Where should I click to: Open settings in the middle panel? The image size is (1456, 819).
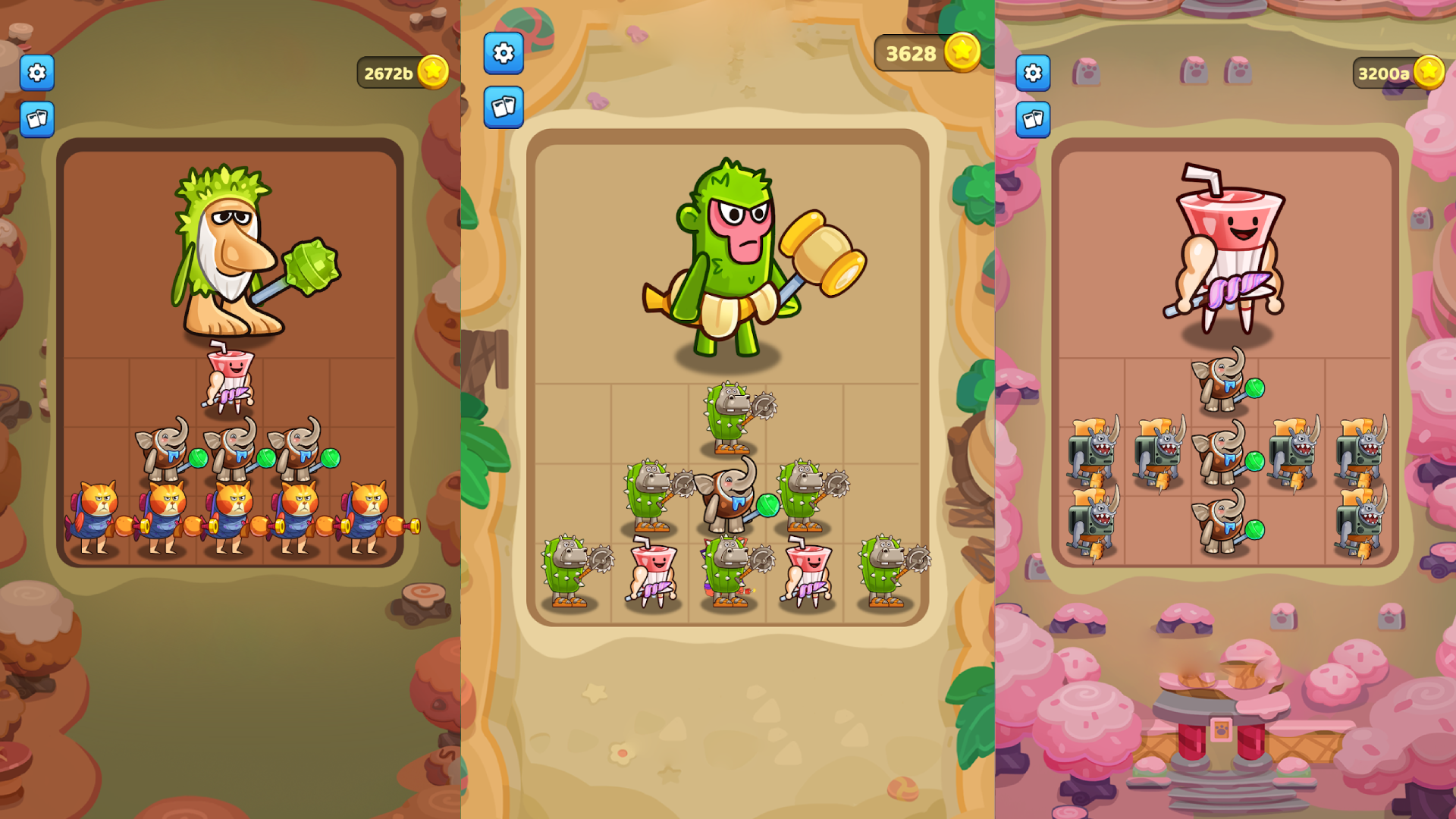coord(503,54)
